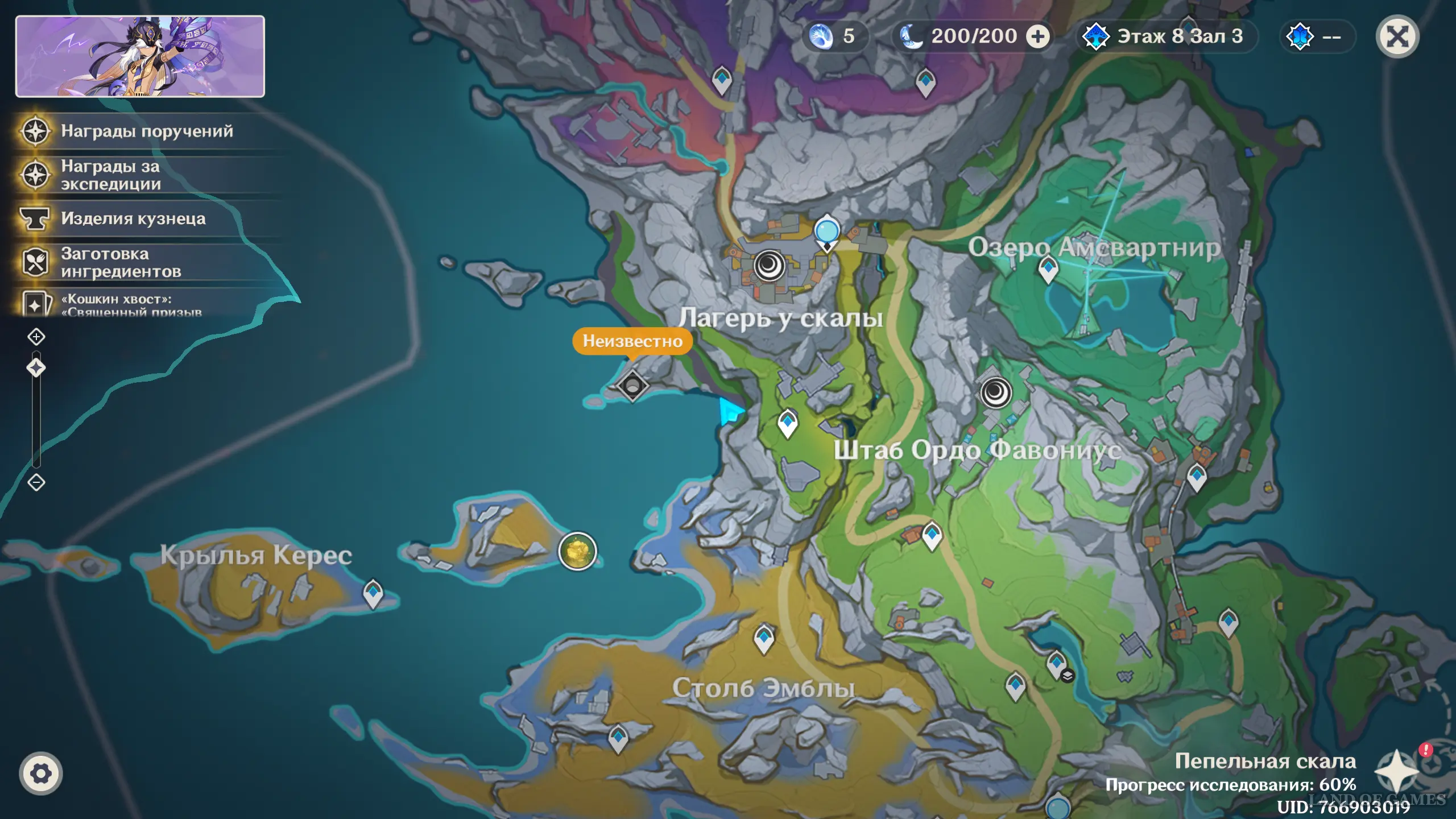Select the waypoint on Крылья Керес island

pyautogui.click(x=373, y=593)
